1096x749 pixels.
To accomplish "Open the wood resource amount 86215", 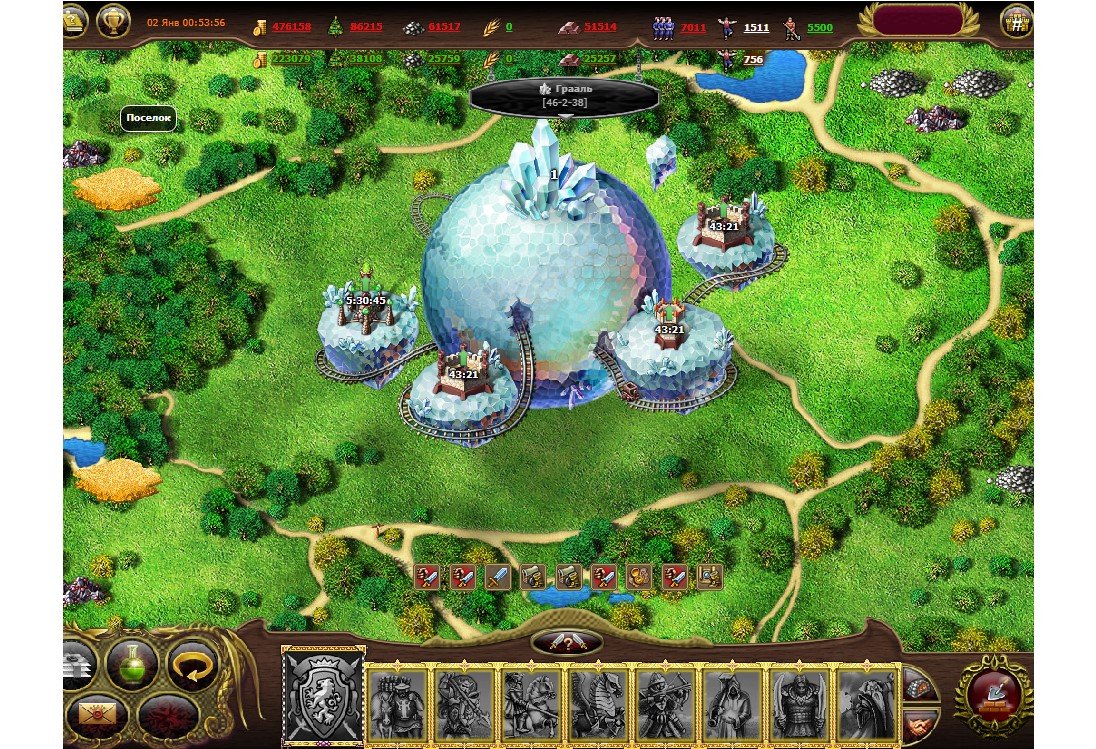I will 366,27.
